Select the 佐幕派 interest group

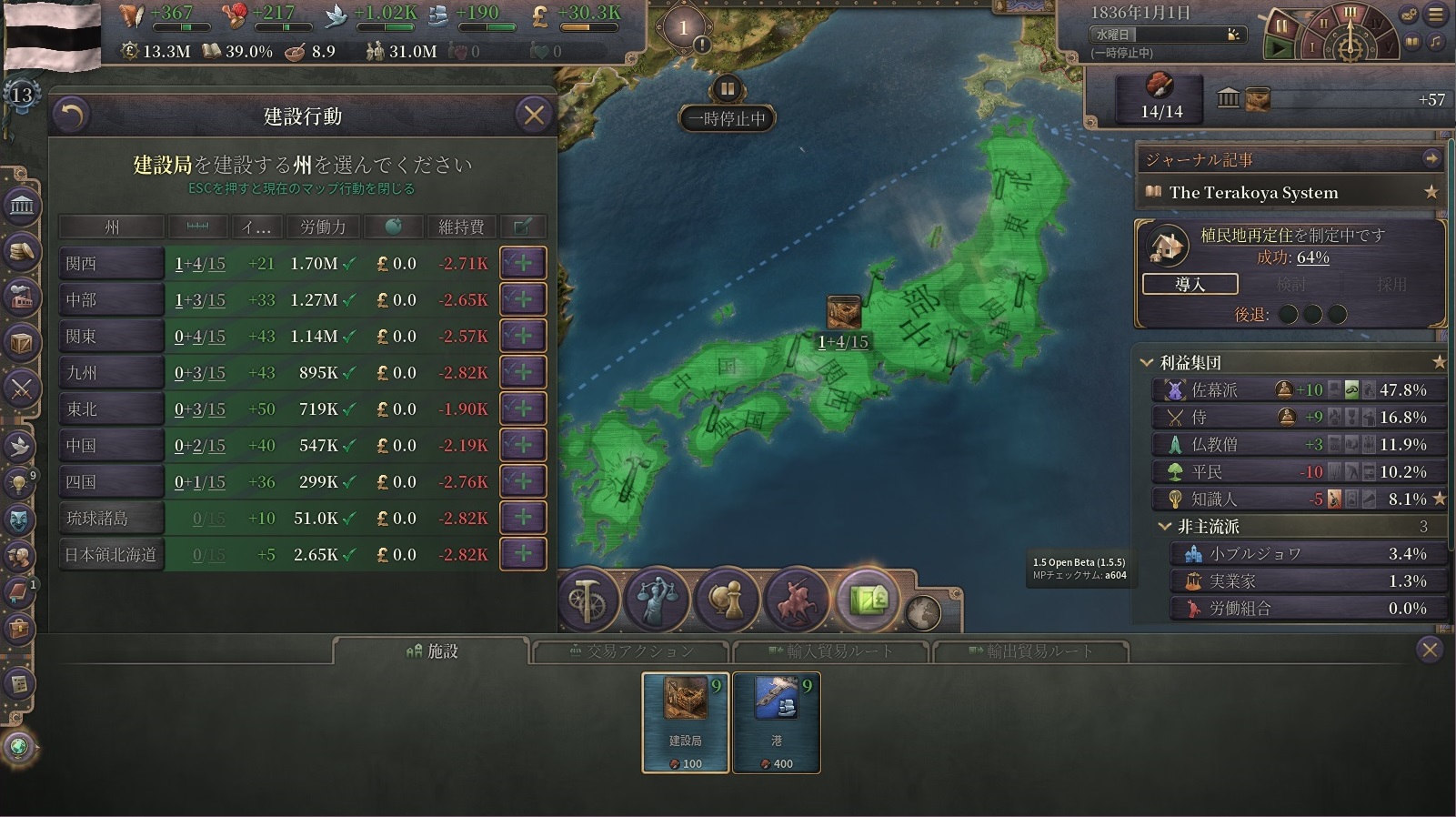point(1214,390)
